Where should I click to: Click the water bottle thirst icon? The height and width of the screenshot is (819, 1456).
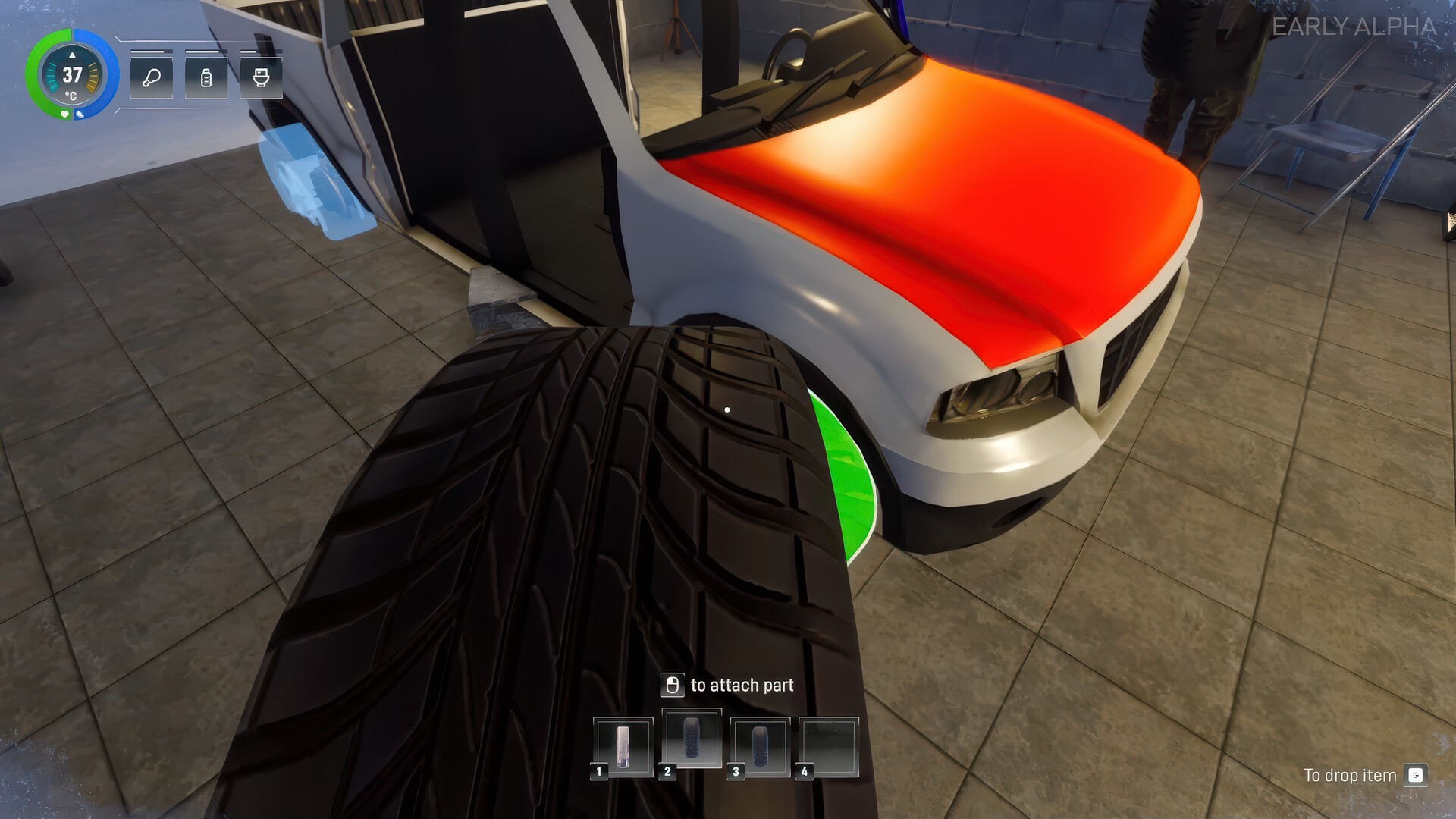pyautogui.click(x=206, y=77)
